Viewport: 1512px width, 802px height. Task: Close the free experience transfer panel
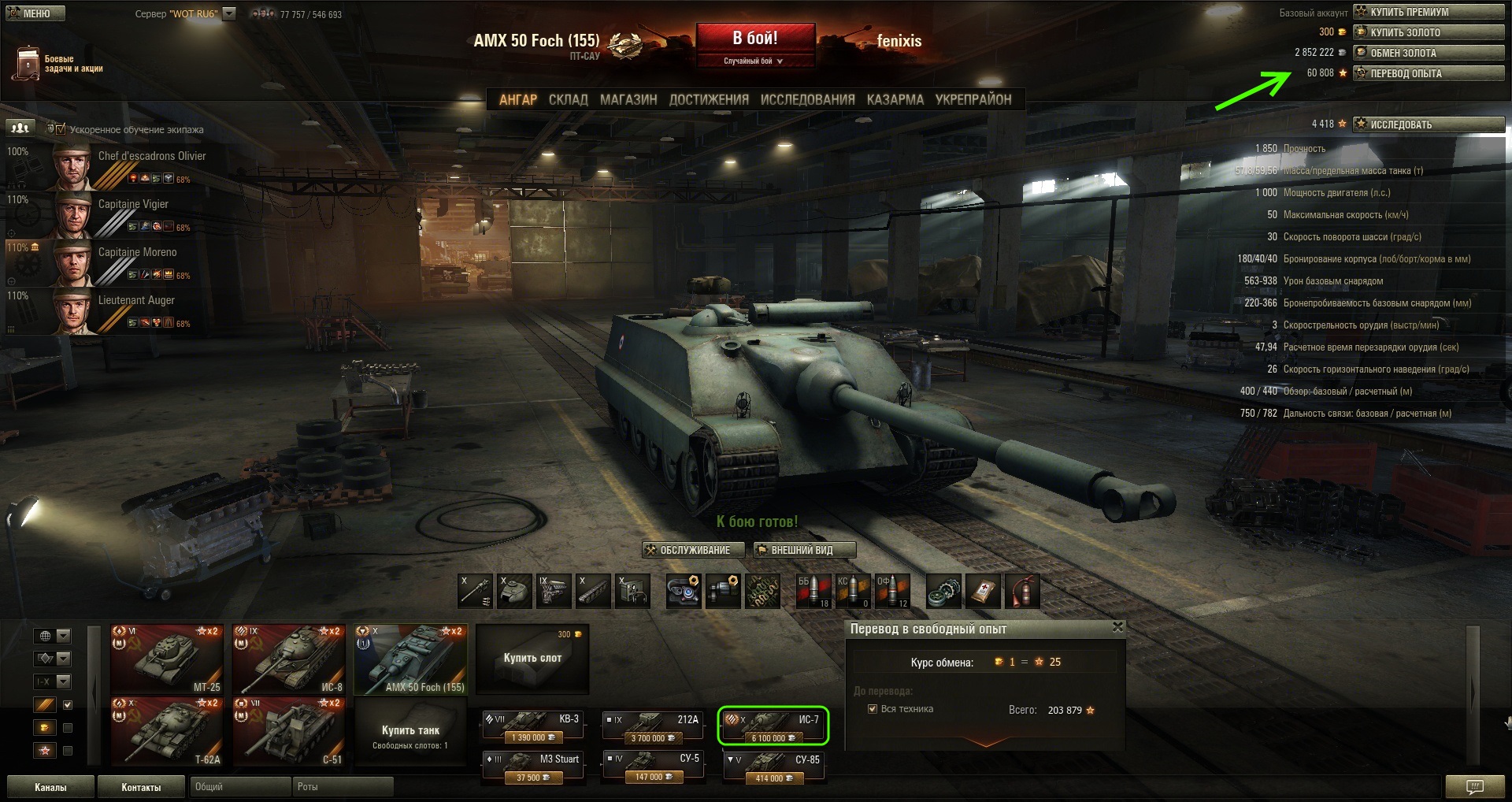coord(1117,627)
